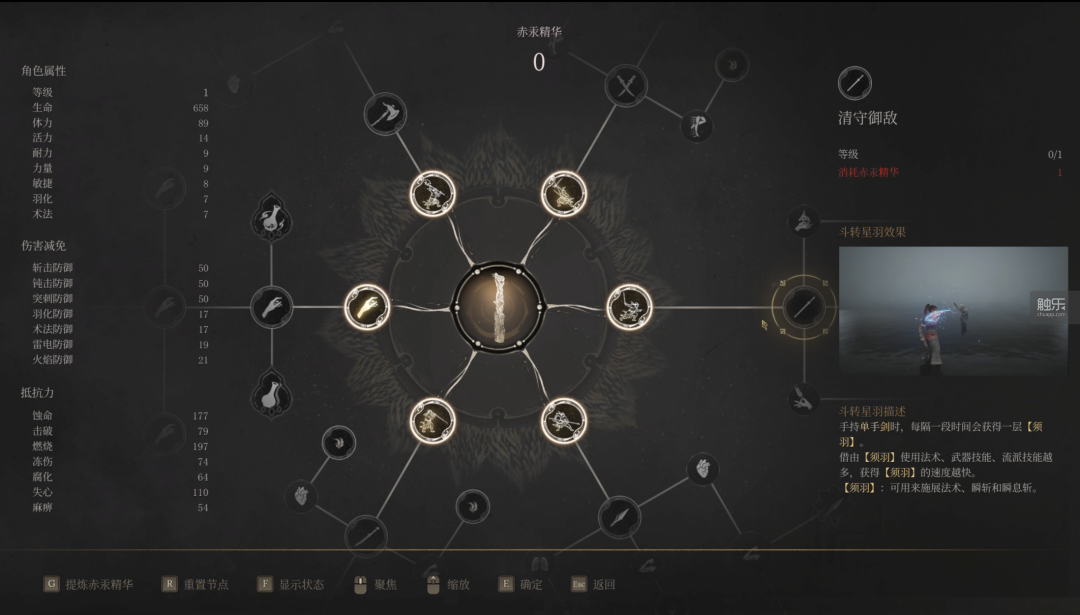Select the dim grey hand node
This screenshot has height=615, width=1080.
pyautogui.click(x=271, y=307)
